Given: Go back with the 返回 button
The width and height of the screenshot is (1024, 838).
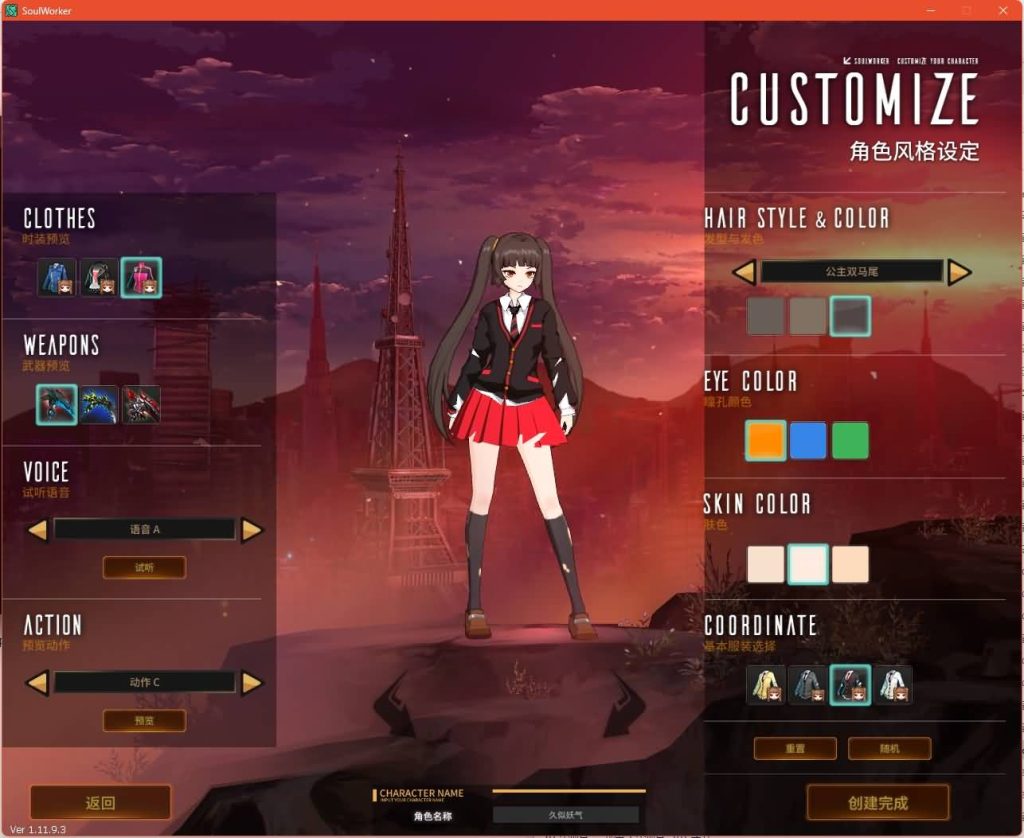Looking at the screenshot, I should click(x=100, y=802).
